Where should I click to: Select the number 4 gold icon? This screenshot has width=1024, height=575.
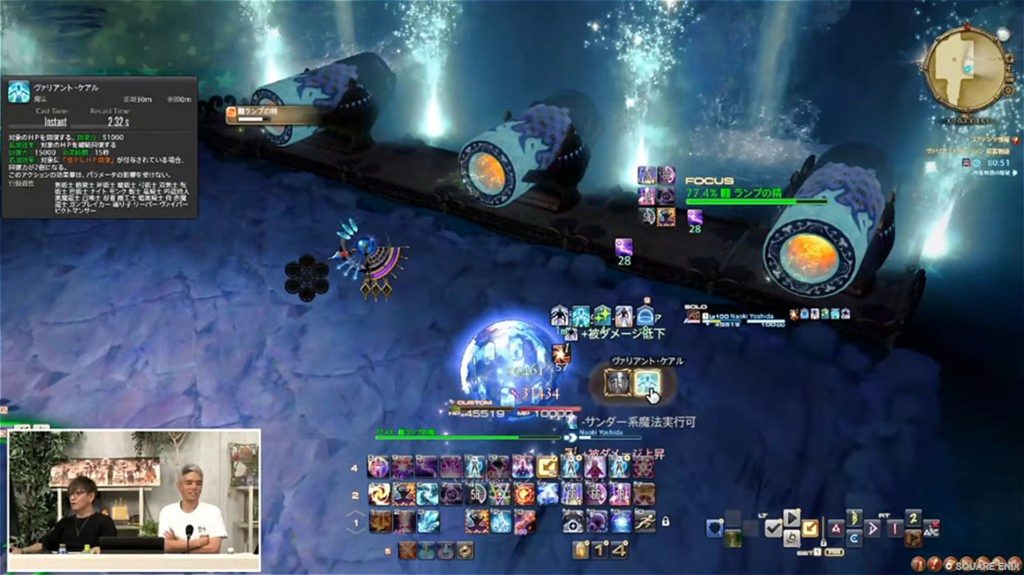(619, 549)
